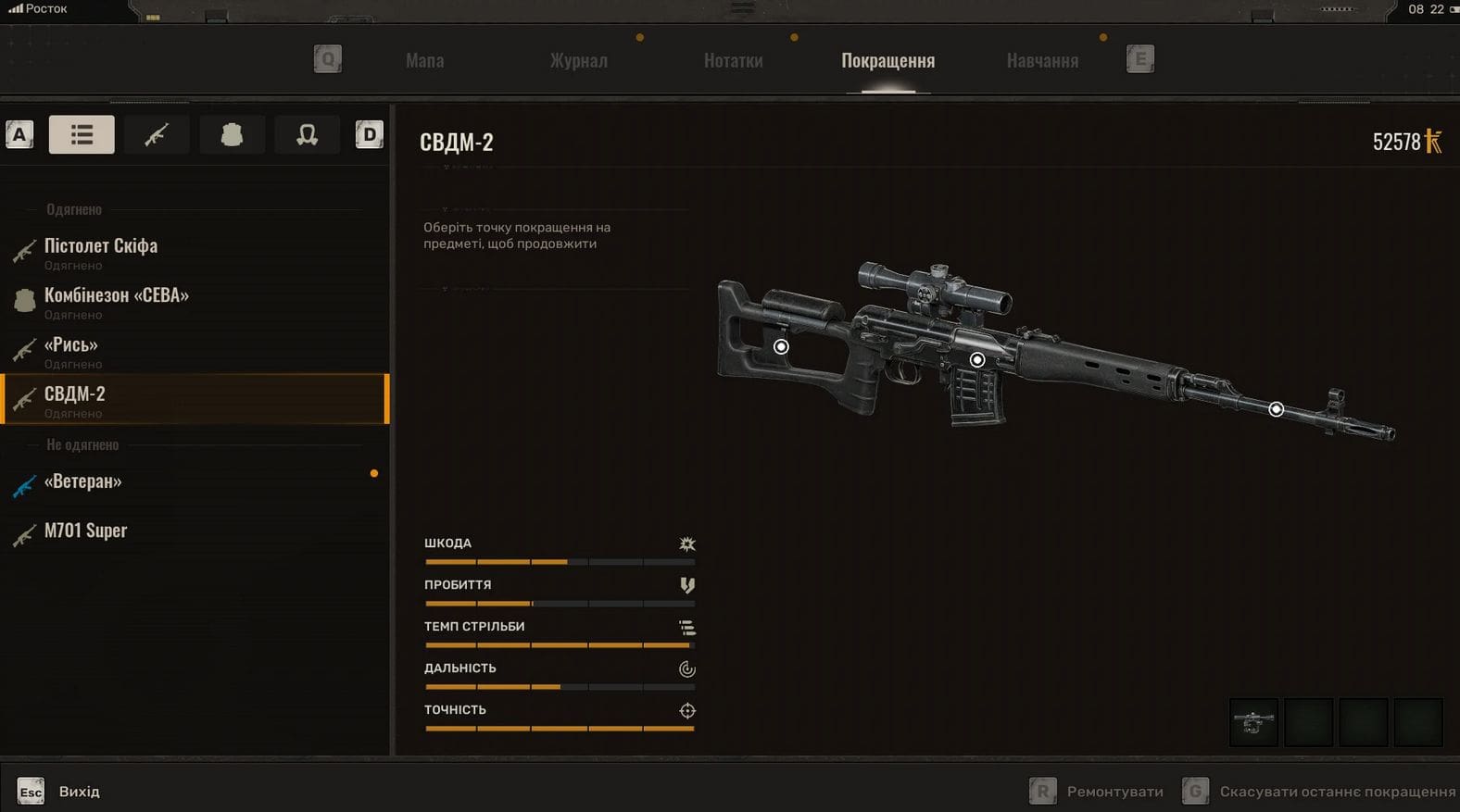This screenshot has height=812, width=1460.
Task: Select the Покращення tab
Action: tap(887, 61)
